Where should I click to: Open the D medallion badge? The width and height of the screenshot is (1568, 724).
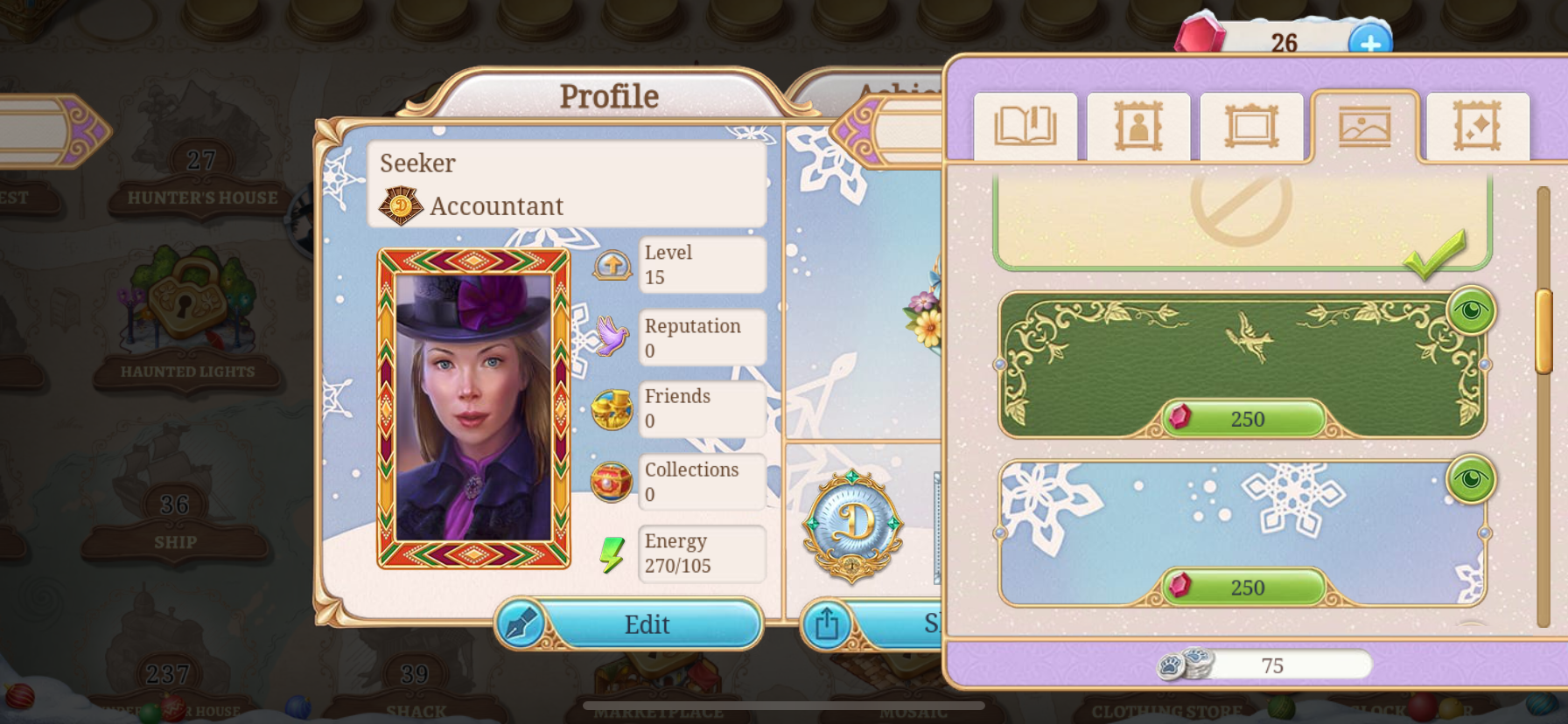[852, 525]
